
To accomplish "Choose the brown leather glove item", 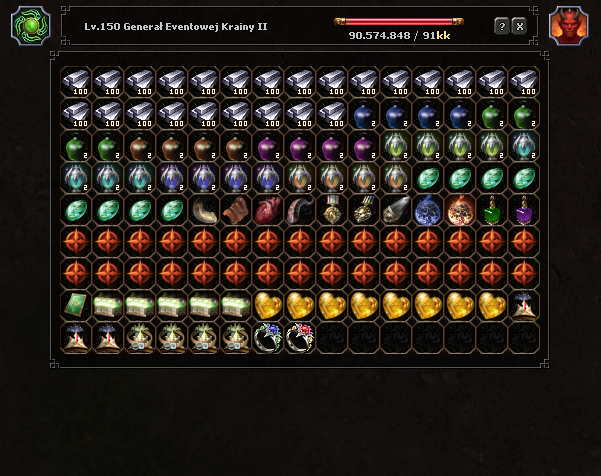I will coord(235,210).
